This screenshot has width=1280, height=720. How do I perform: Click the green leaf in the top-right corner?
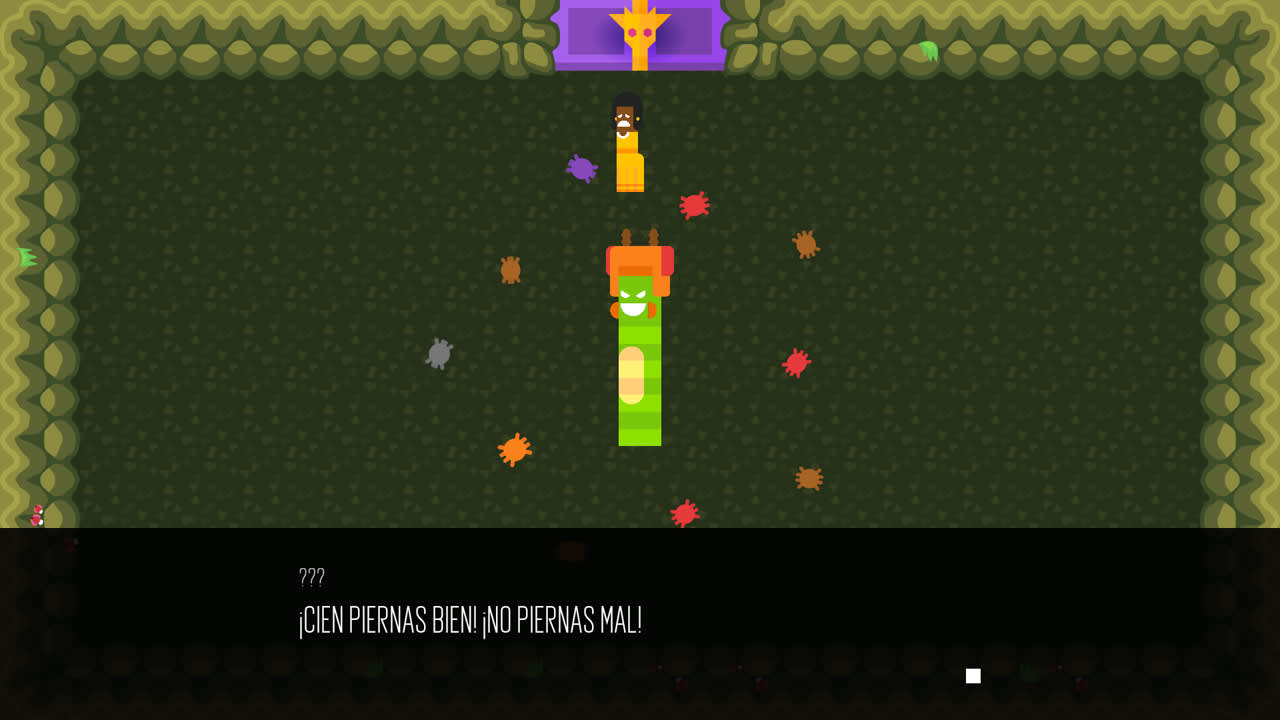[x=927, y=52]
